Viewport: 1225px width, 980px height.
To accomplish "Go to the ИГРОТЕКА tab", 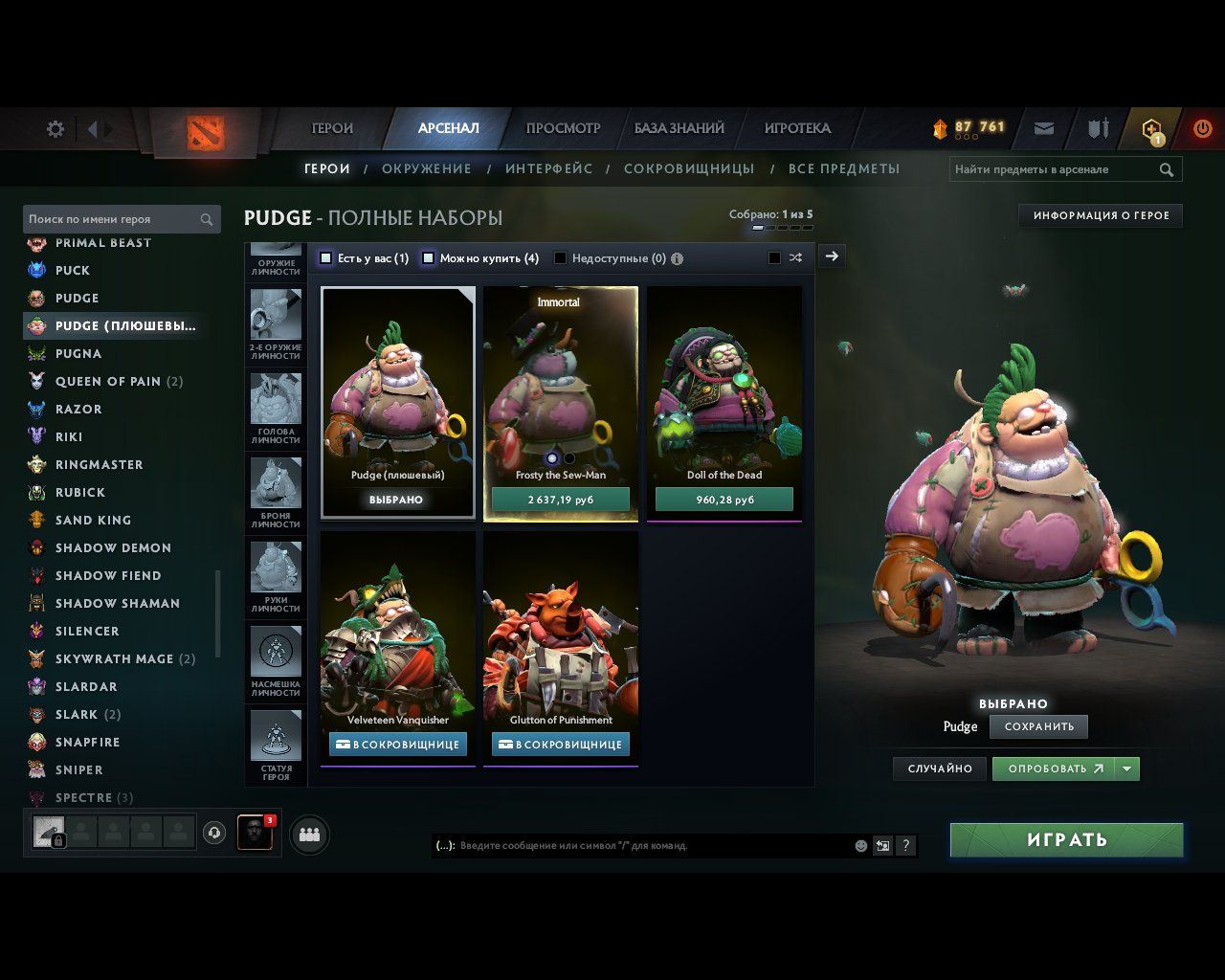I will click(x=797, y=128).
